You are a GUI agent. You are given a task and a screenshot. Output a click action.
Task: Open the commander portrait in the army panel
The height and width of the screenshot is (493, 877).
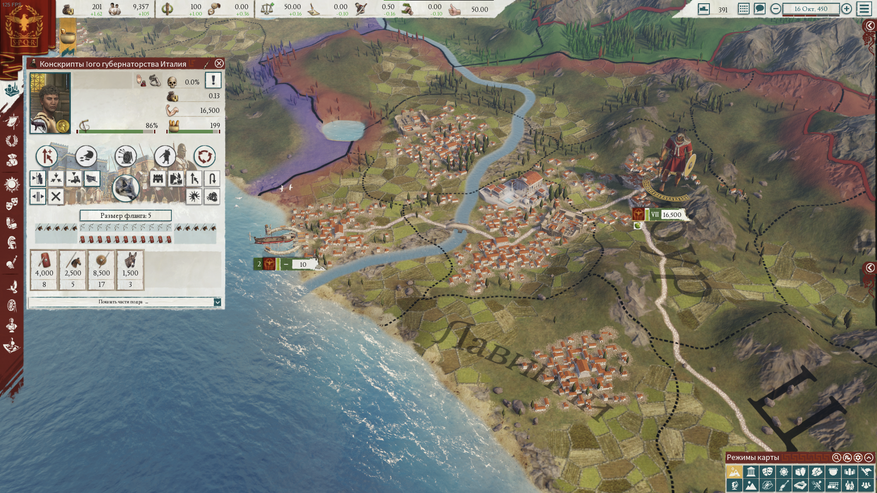50,102
